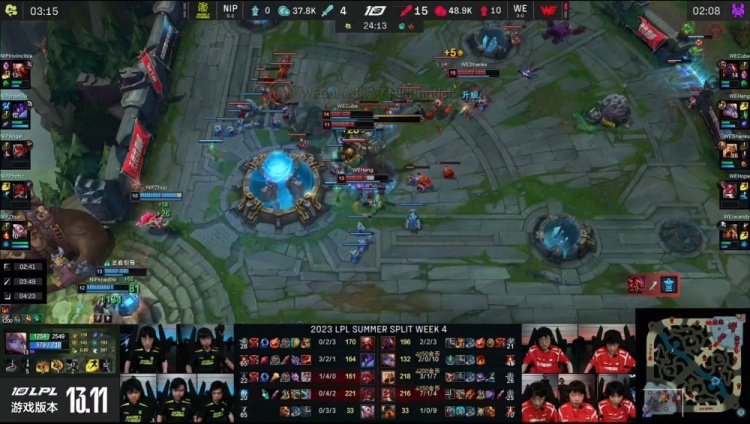
Task: Select NIPInvincible's champion portrait
Action: [16, 74]
